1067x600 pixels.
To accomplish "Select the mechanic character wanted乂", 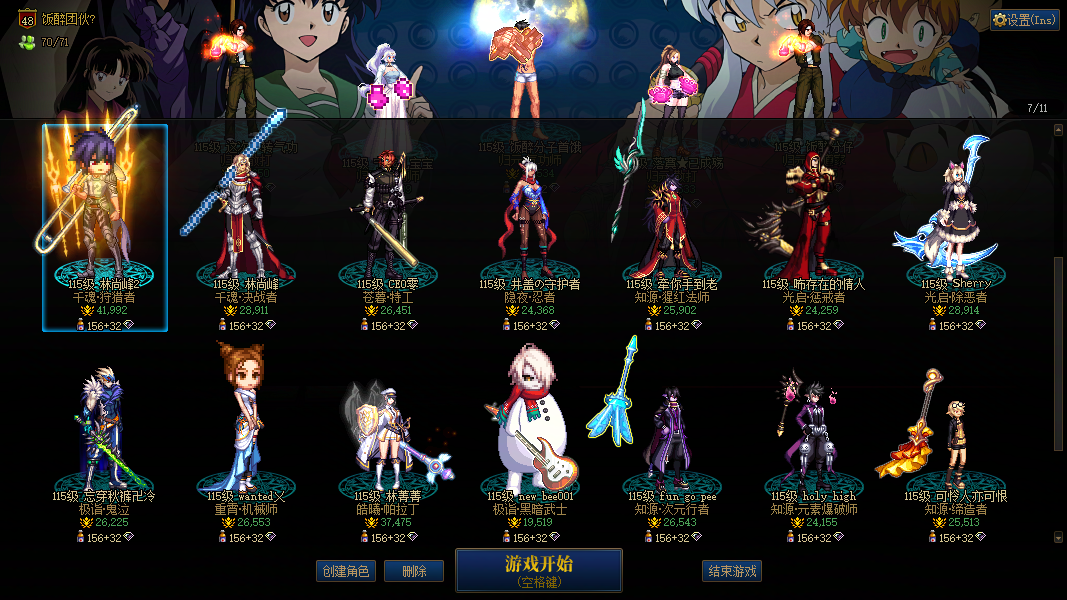I will click(x=245, y=440).
